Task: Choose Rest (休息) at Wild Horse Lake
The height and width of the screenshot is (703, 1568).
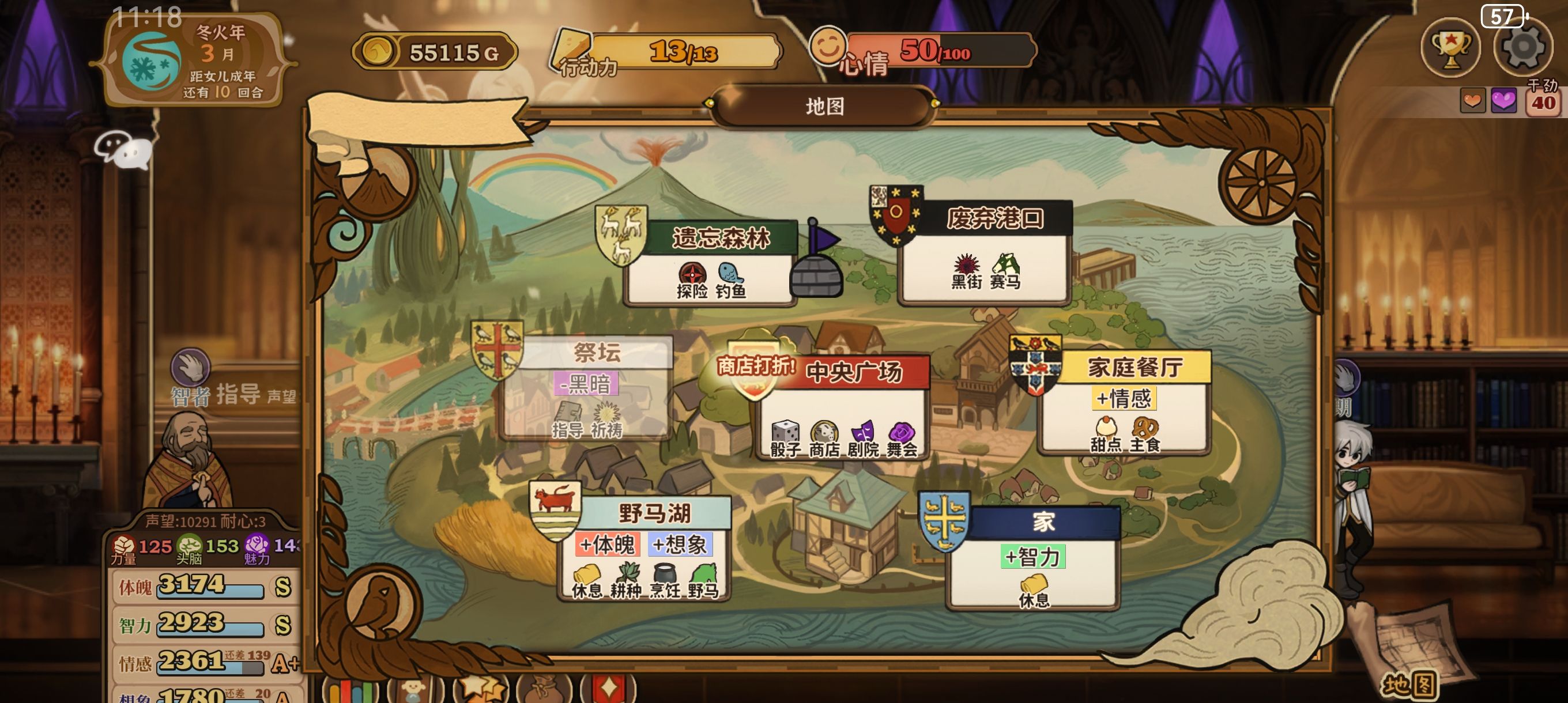Action: (587, 580)
